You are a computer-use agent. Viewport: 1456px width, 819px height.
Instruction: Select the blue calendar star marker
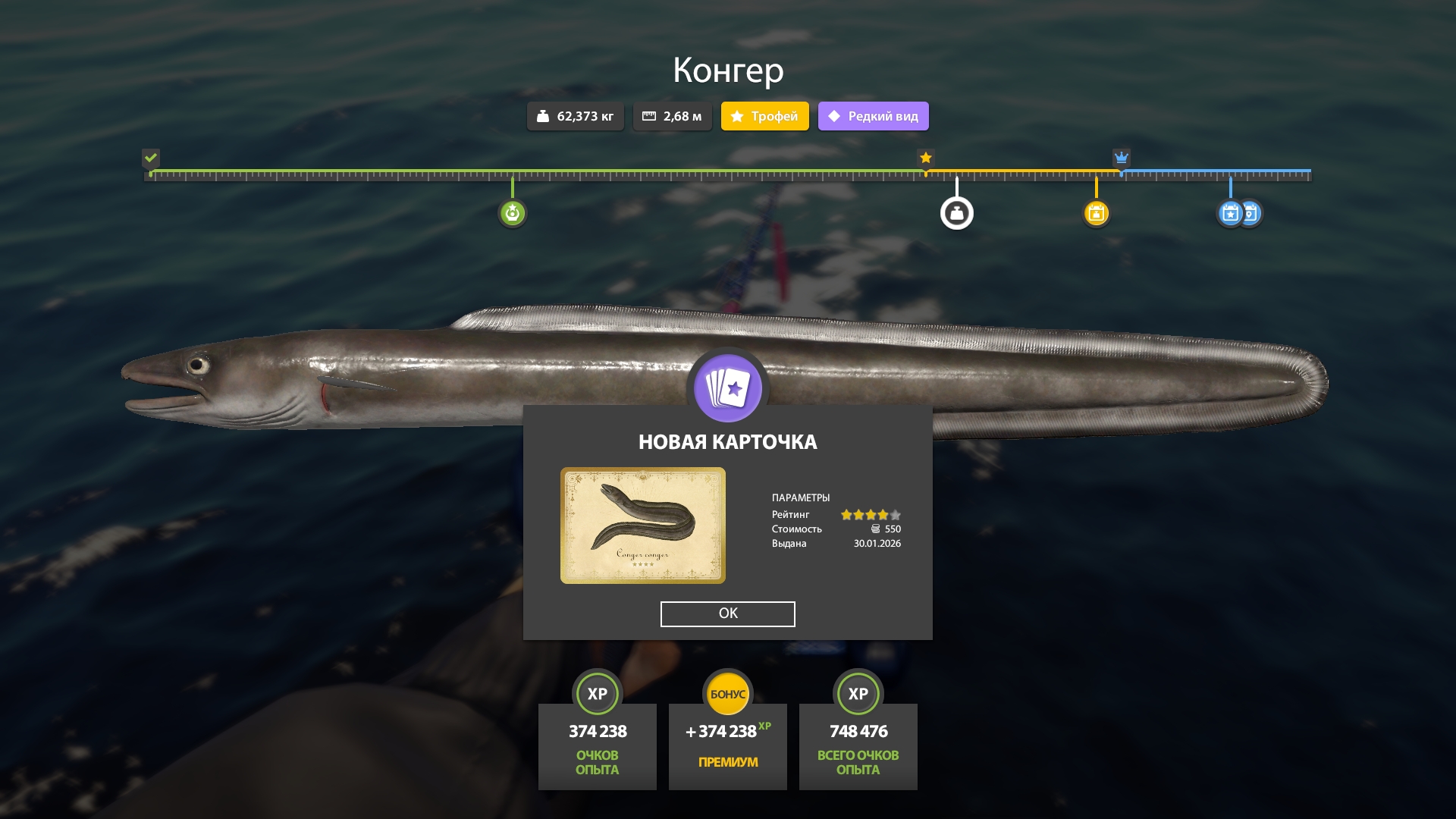click(1230, 213)
